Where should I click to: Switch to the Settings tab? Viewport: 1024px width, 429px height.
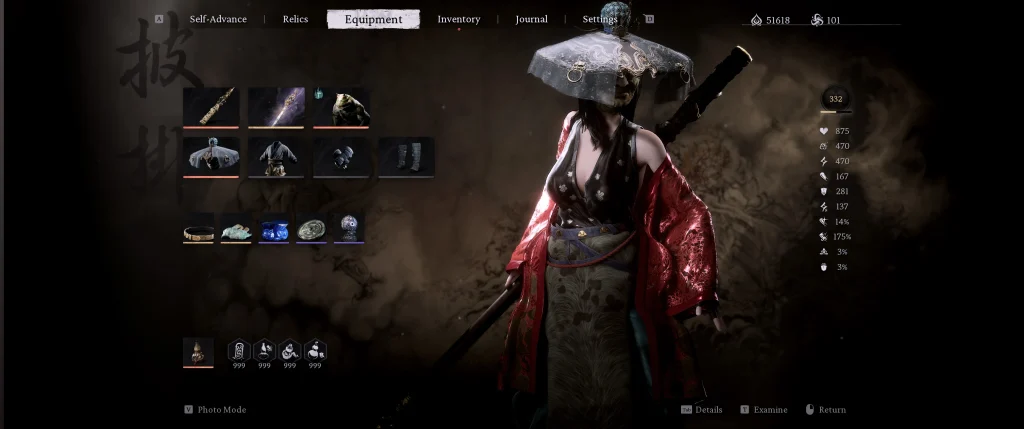tap(600, 19)
